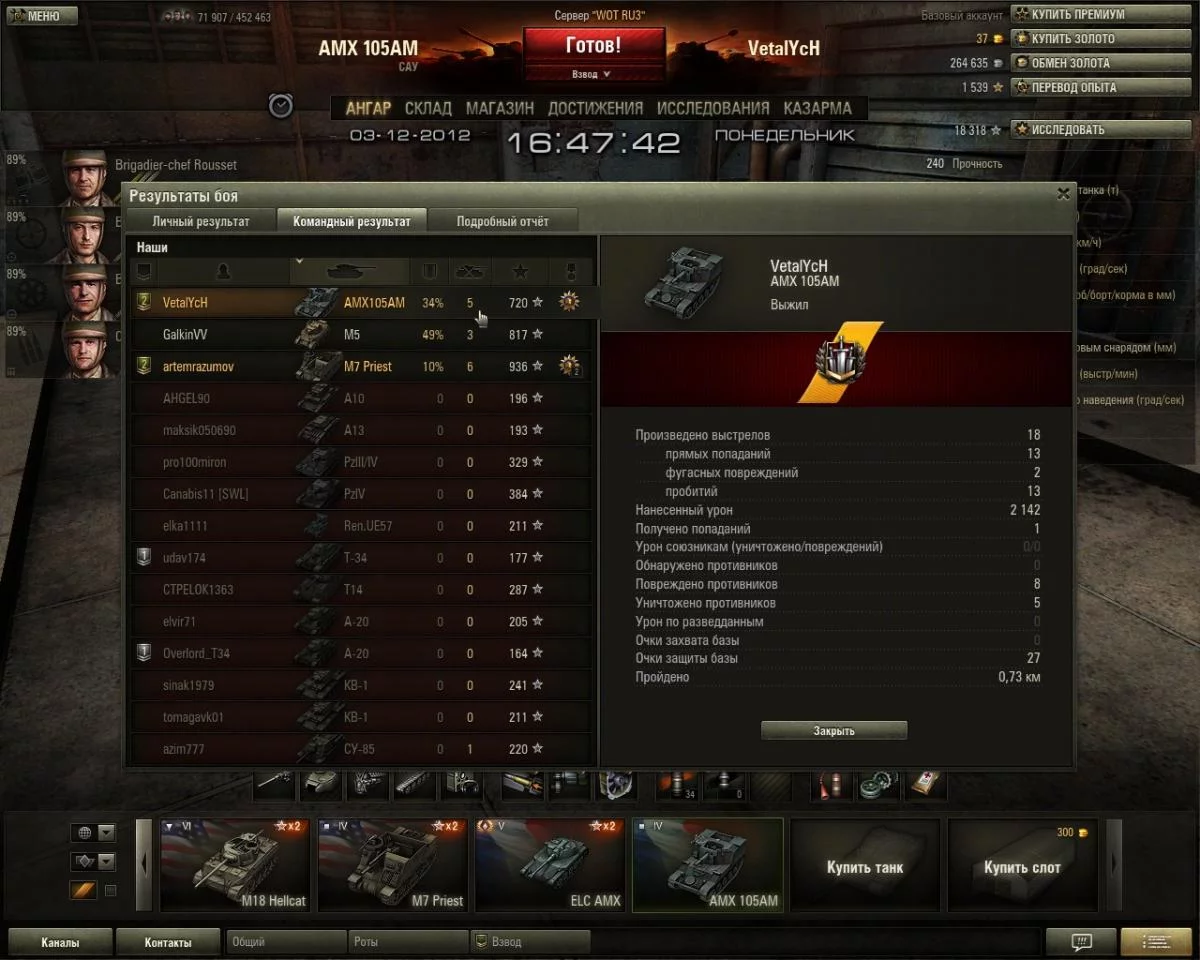The image size is (1200, 960).
Task: Open the Казарма section
Action: (x=817, y=108)
